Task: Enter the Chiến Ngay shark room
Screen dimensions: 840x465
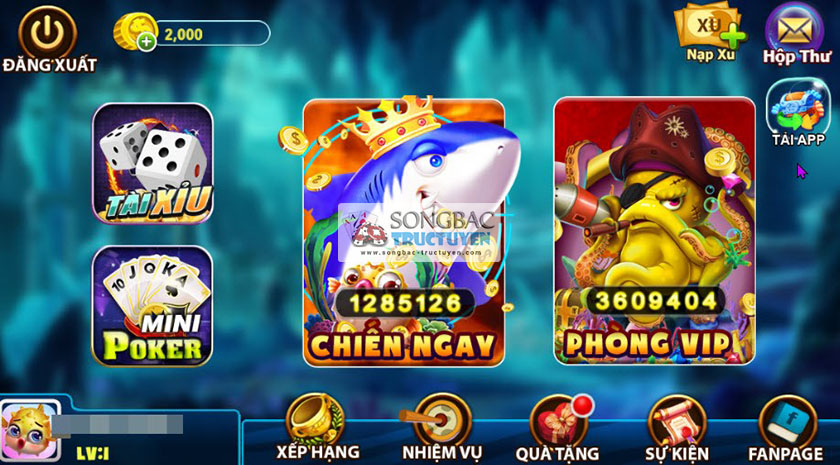Action: (403, 231)
